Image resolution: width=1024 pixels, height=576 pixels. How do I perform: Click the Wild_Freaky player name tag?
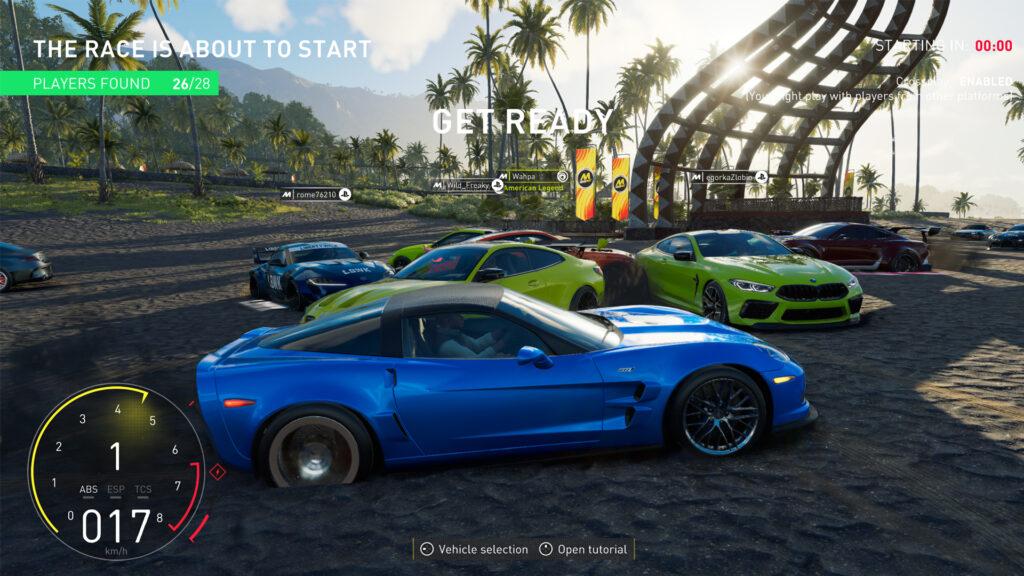466,185
